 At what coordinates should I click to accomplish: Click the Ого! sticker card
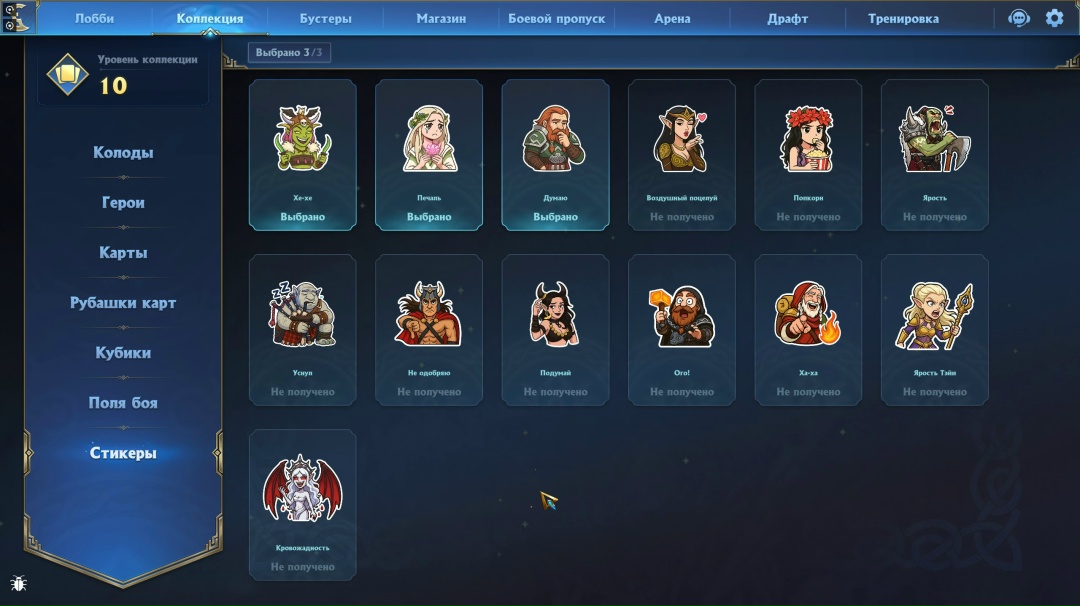pyautogui.click(x=681, y=330)
